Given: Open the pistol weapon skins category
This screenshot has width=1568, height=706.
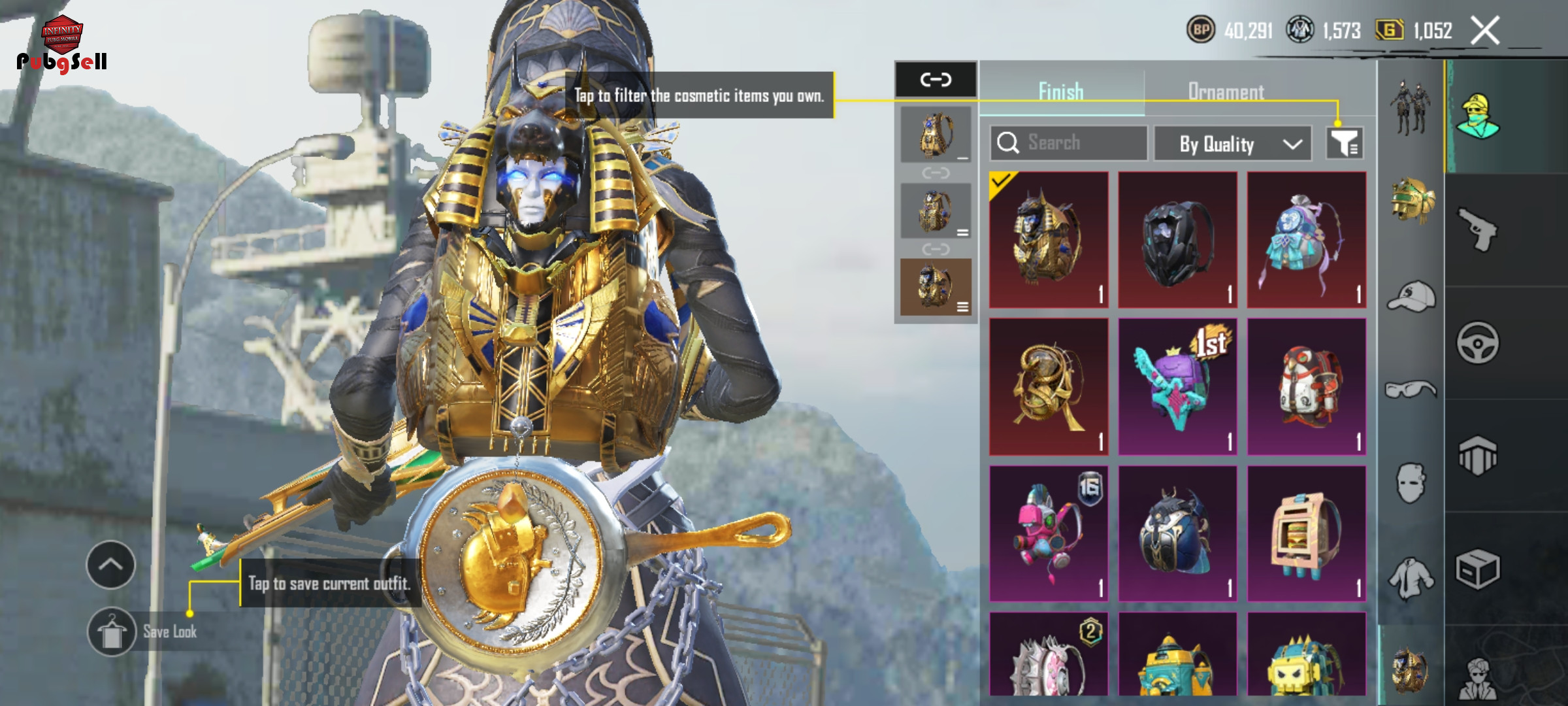Looking at the screenshot, I should pyautogui.click(x=1478, y=229).
